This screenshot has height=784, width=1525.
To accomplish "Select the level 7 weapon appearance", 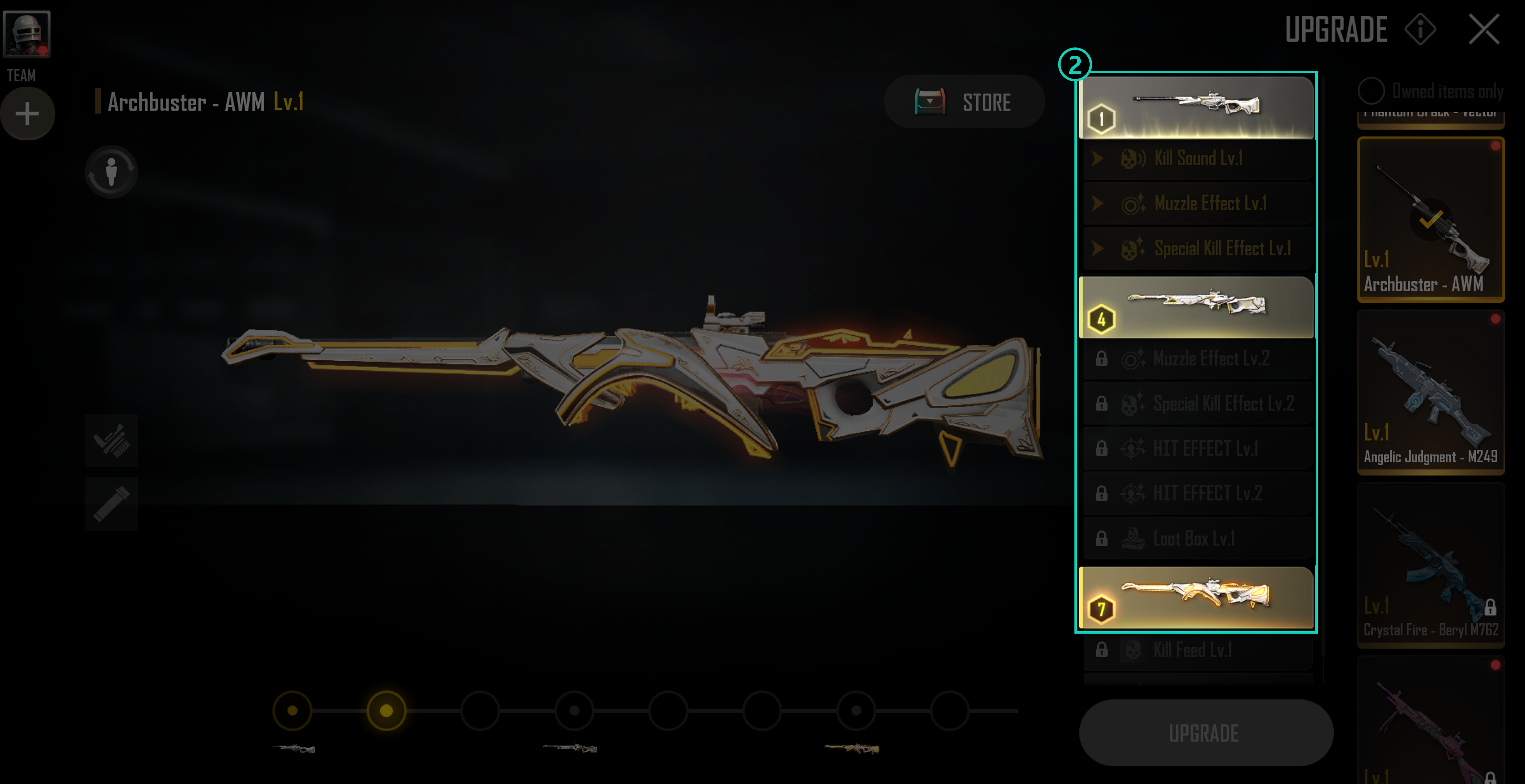I will click(x=1195, y=597).
